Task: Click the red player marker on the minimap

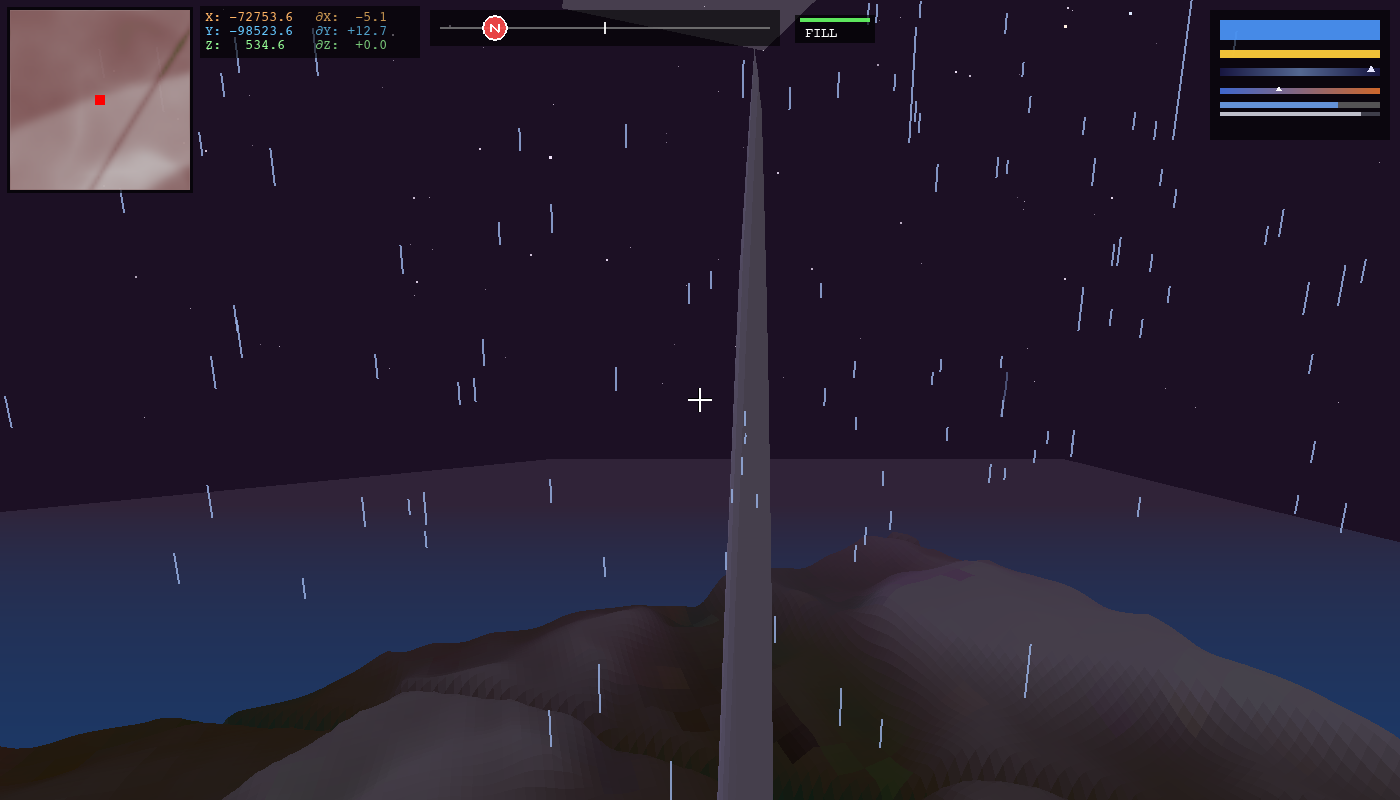Action: (x=99, y=100)
